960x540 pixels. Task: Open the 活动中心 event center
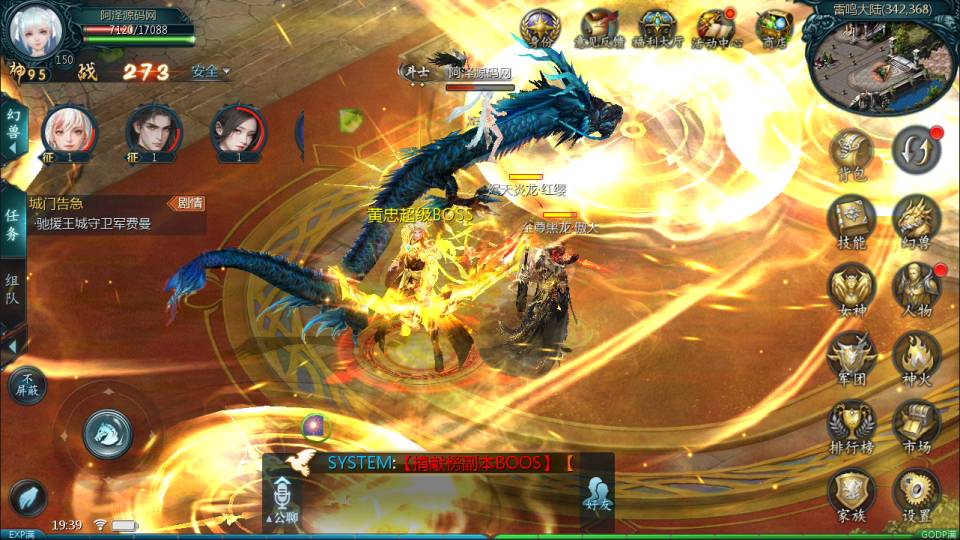pyautogui.click(x=716, y=29)
